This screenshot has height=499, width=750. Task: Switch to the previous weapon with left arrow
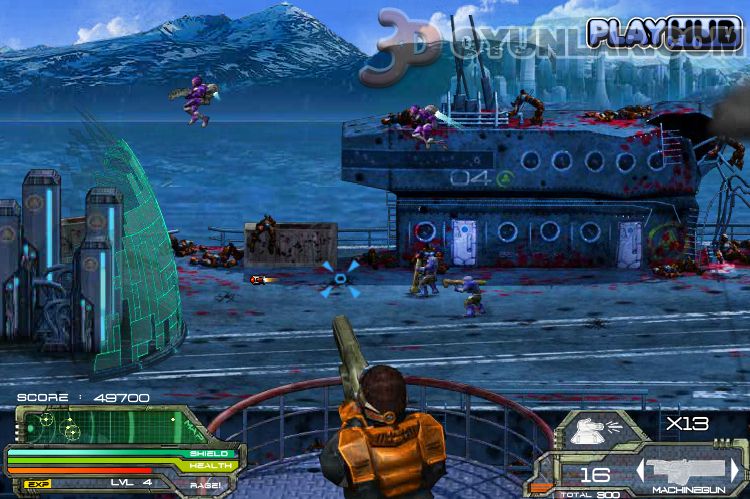[639, 469]
